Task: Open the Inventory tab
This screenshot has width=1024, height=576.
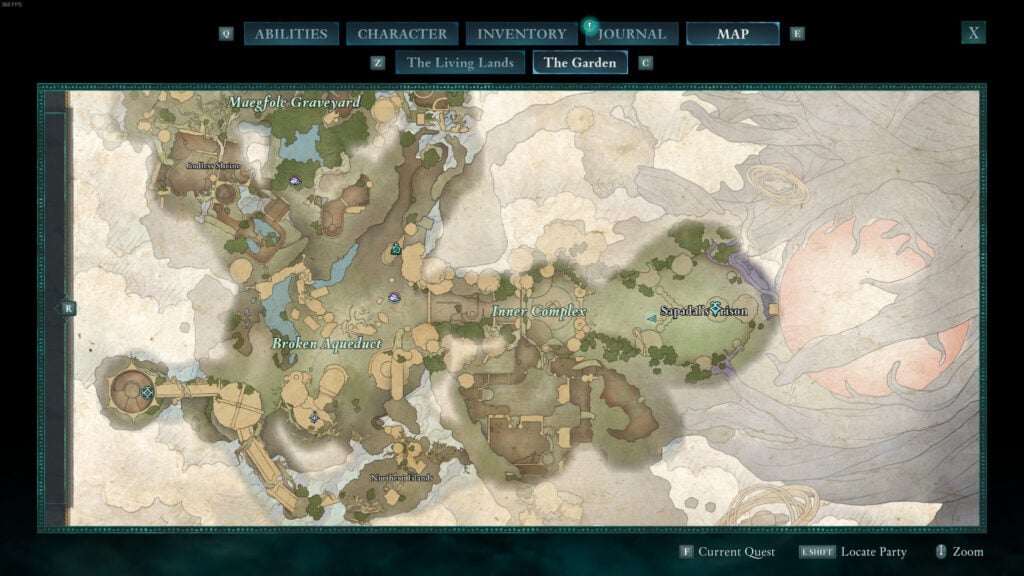Action: [521, 34]
